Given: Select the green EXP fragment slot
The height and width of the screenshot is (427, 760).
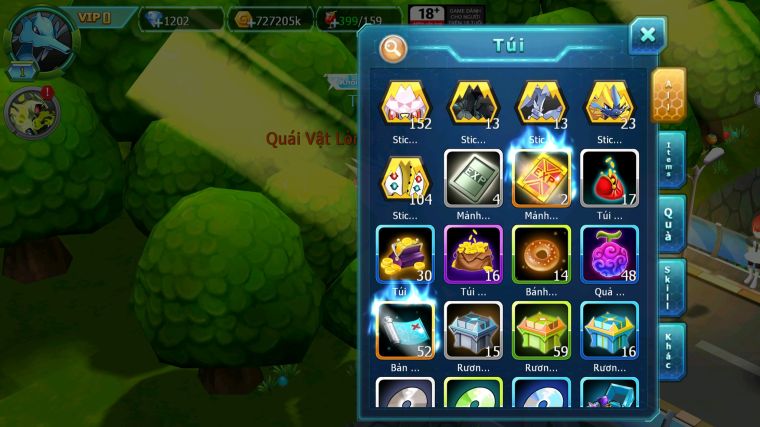Looking at the screenshot, I should tap(473, 179).
